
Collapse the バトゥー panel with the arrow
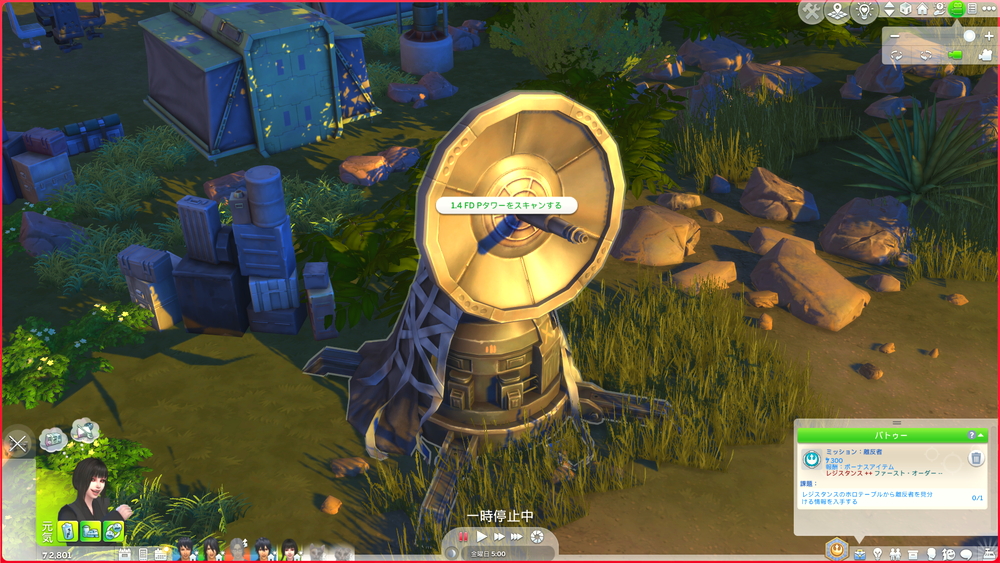tap(981, 436)
